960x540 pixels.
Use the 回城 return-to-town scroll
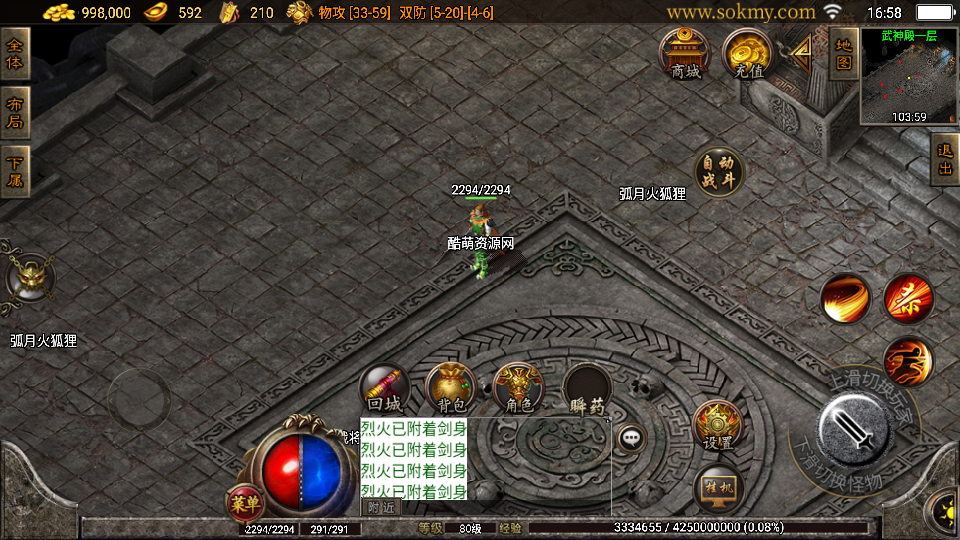[x=385, y=388]
